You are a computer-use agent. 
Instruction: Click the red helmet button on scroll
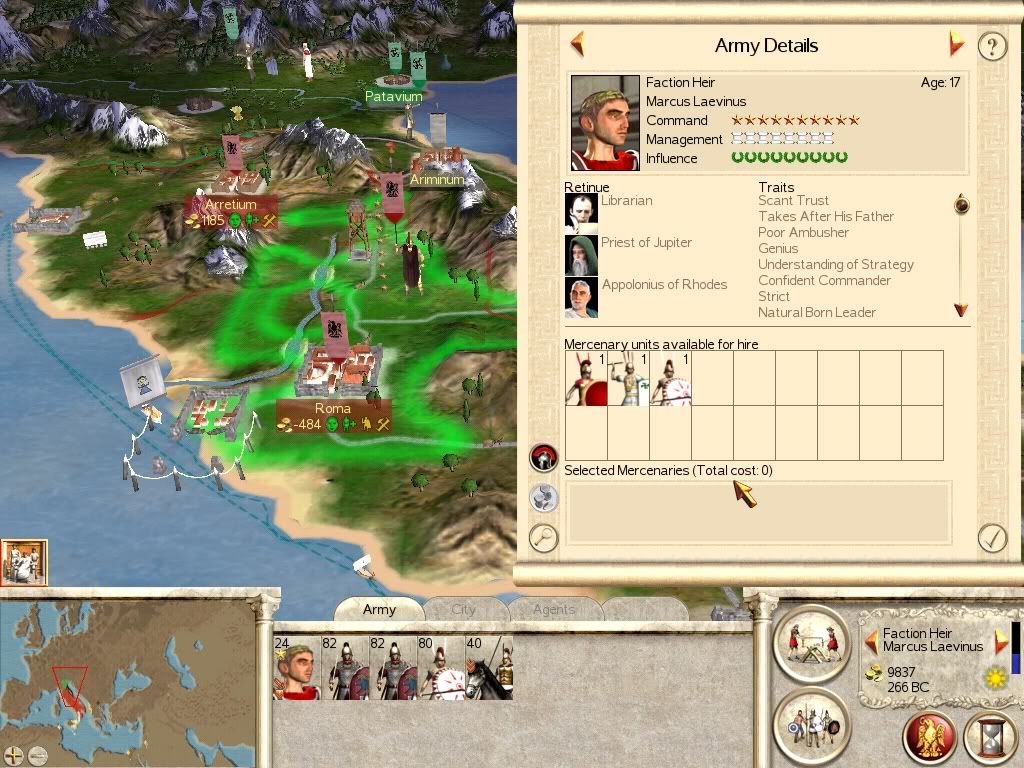(543, 458)
